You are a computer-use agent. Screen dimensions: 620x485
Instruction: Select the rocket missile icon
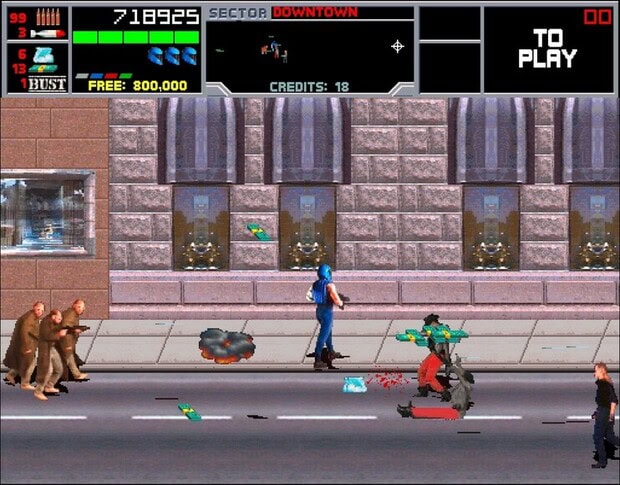point(46,33)
